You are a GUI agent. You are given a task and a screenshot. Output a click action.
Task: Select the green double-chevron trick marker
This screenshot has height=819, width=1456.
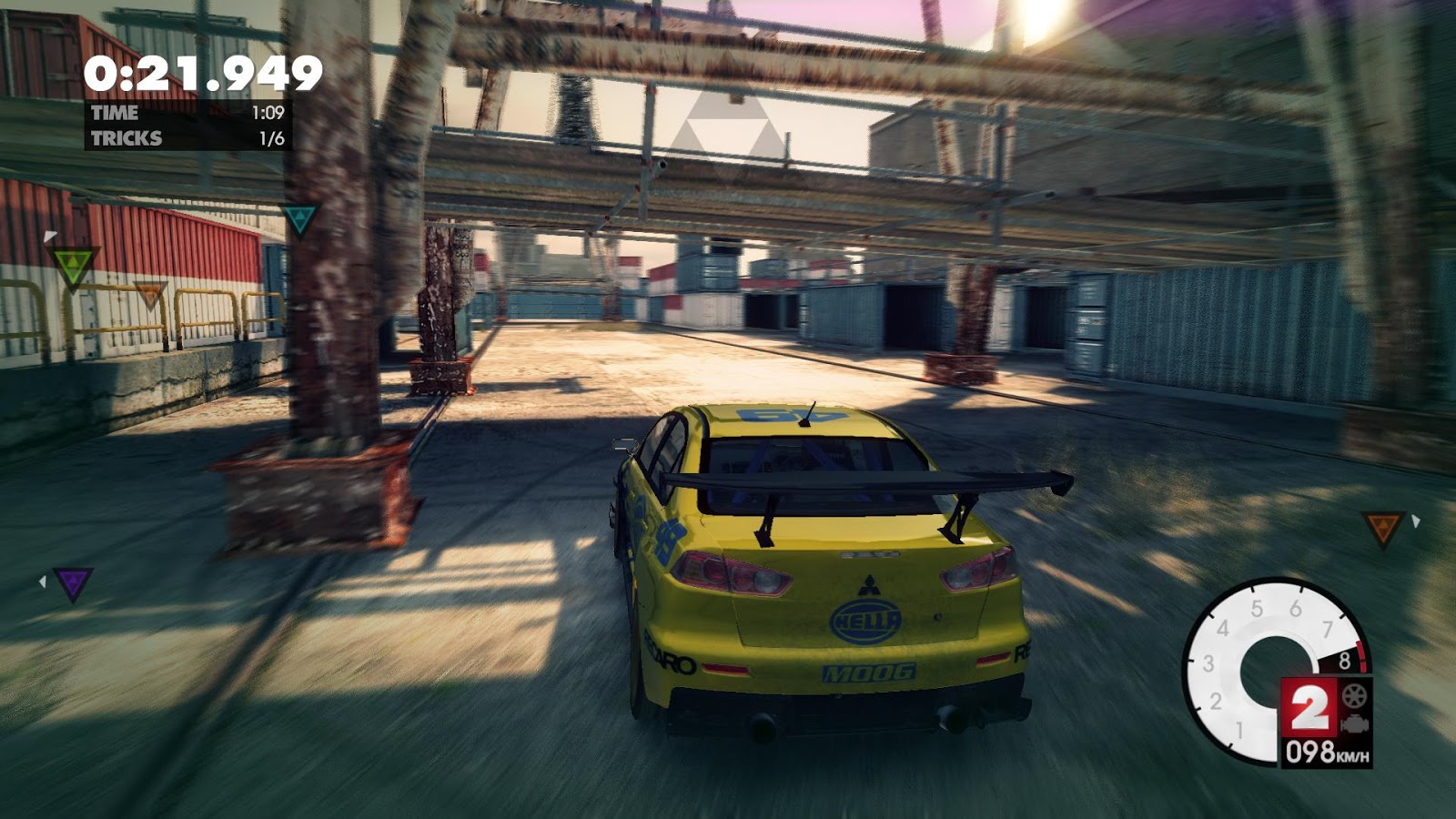73,265
